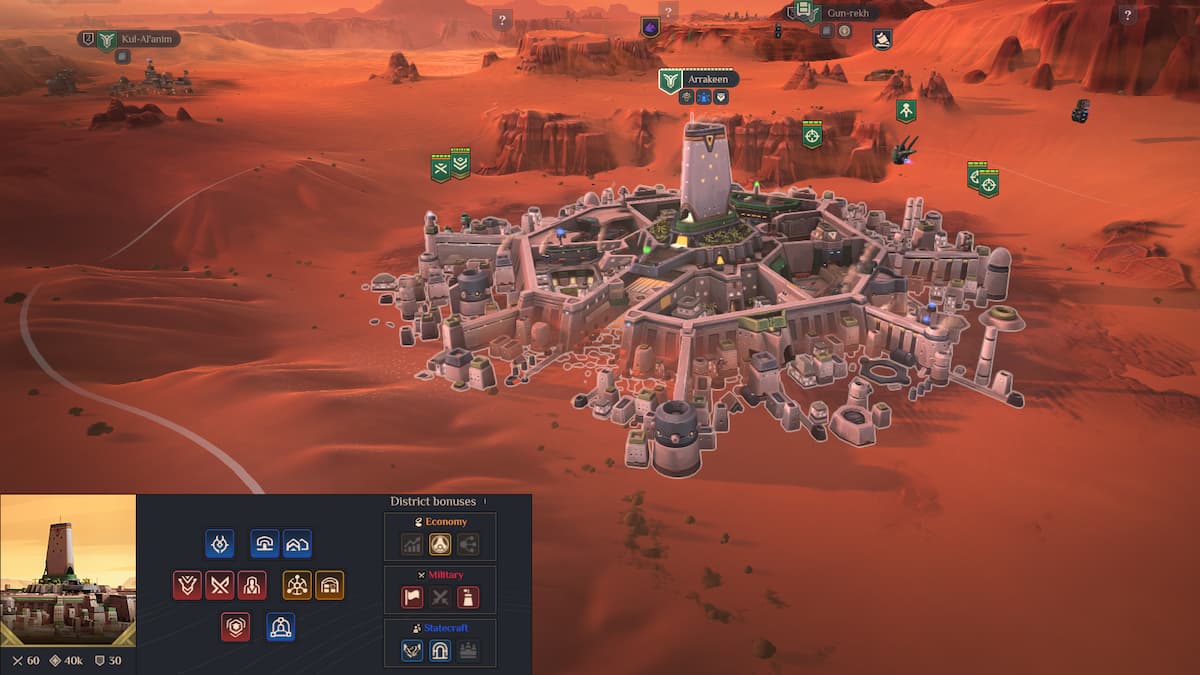Choose the red crossed-blades military building

tap(220, 585)
